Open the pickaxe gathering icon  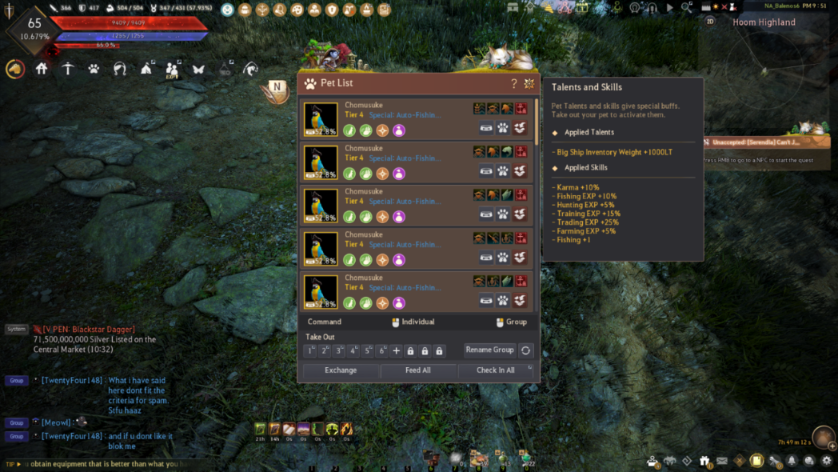68,69
